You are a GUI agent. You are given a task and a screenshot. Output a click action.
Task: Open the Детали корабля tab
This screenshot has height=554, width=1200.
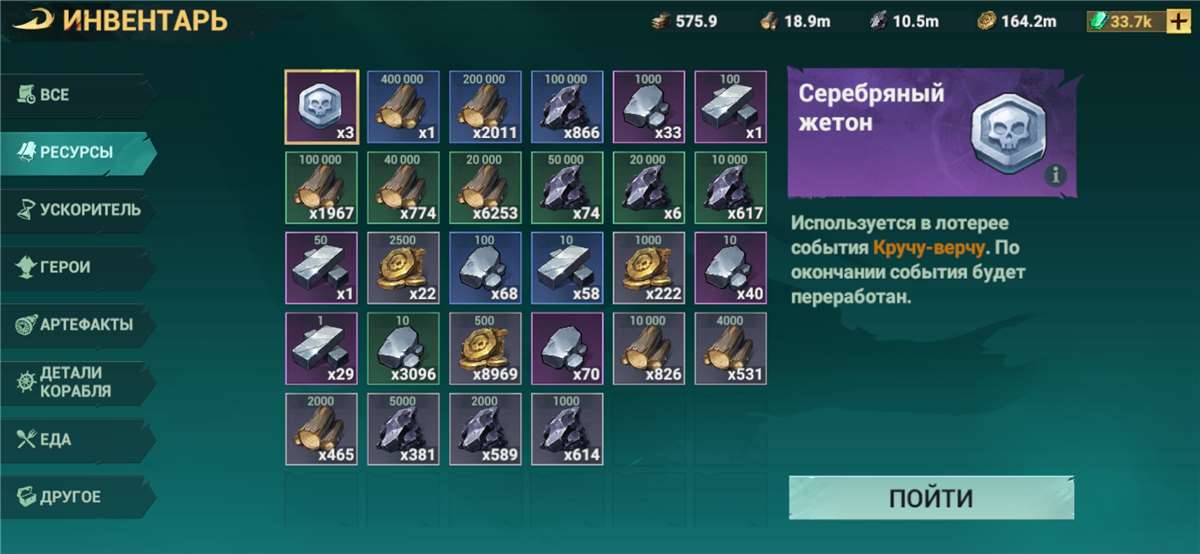[77, 382]
